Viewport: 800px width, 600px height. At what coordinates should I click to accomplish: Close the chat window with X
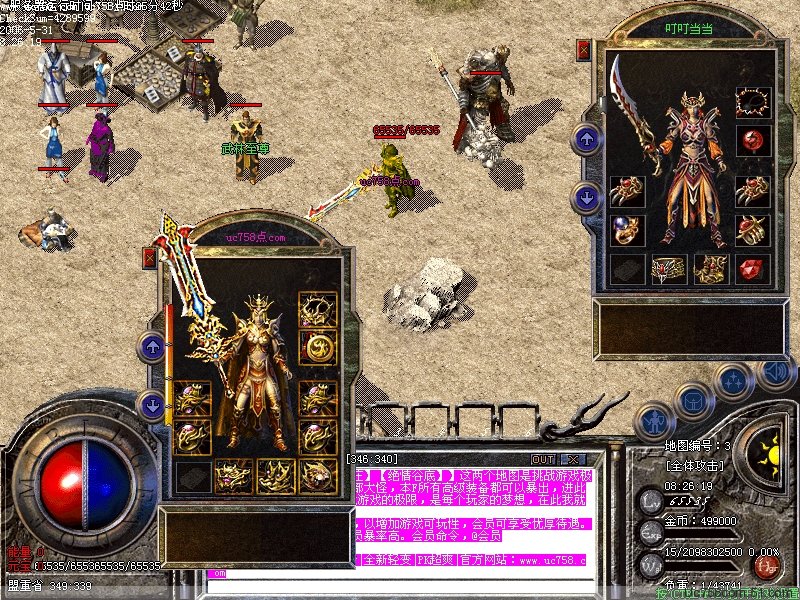point(573,459)
